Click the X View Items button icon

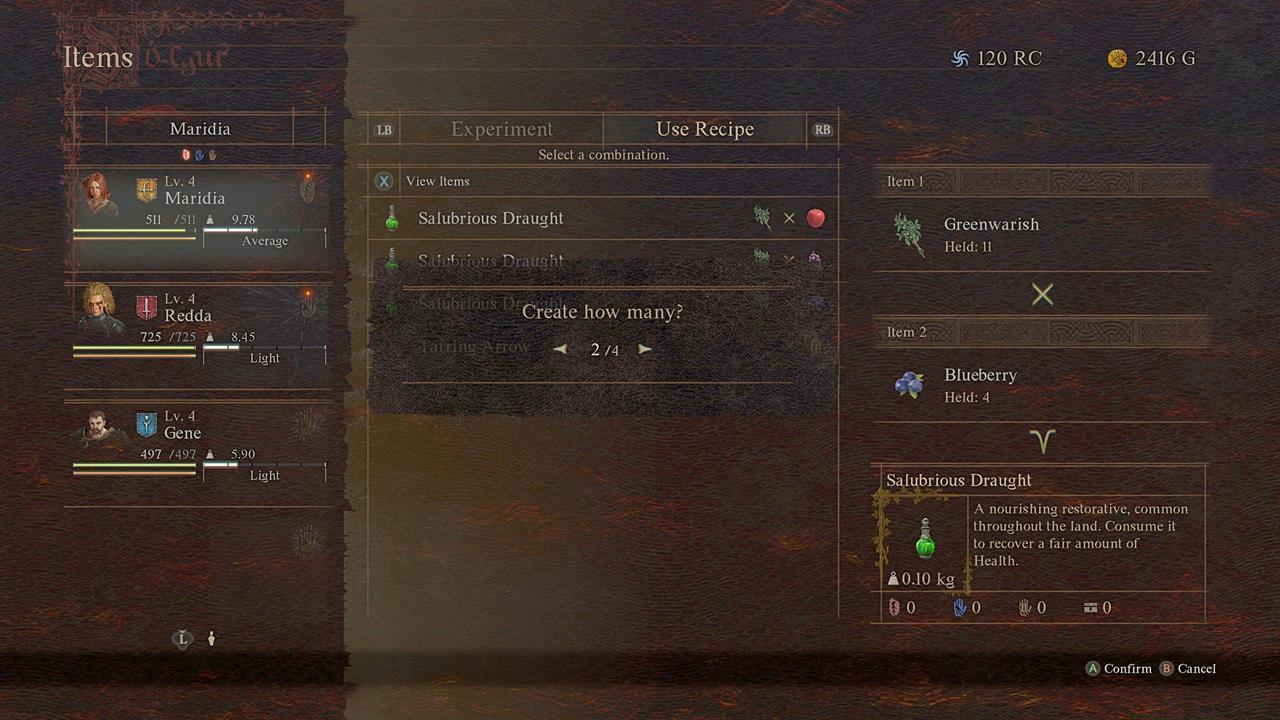[x=384, y=181]
